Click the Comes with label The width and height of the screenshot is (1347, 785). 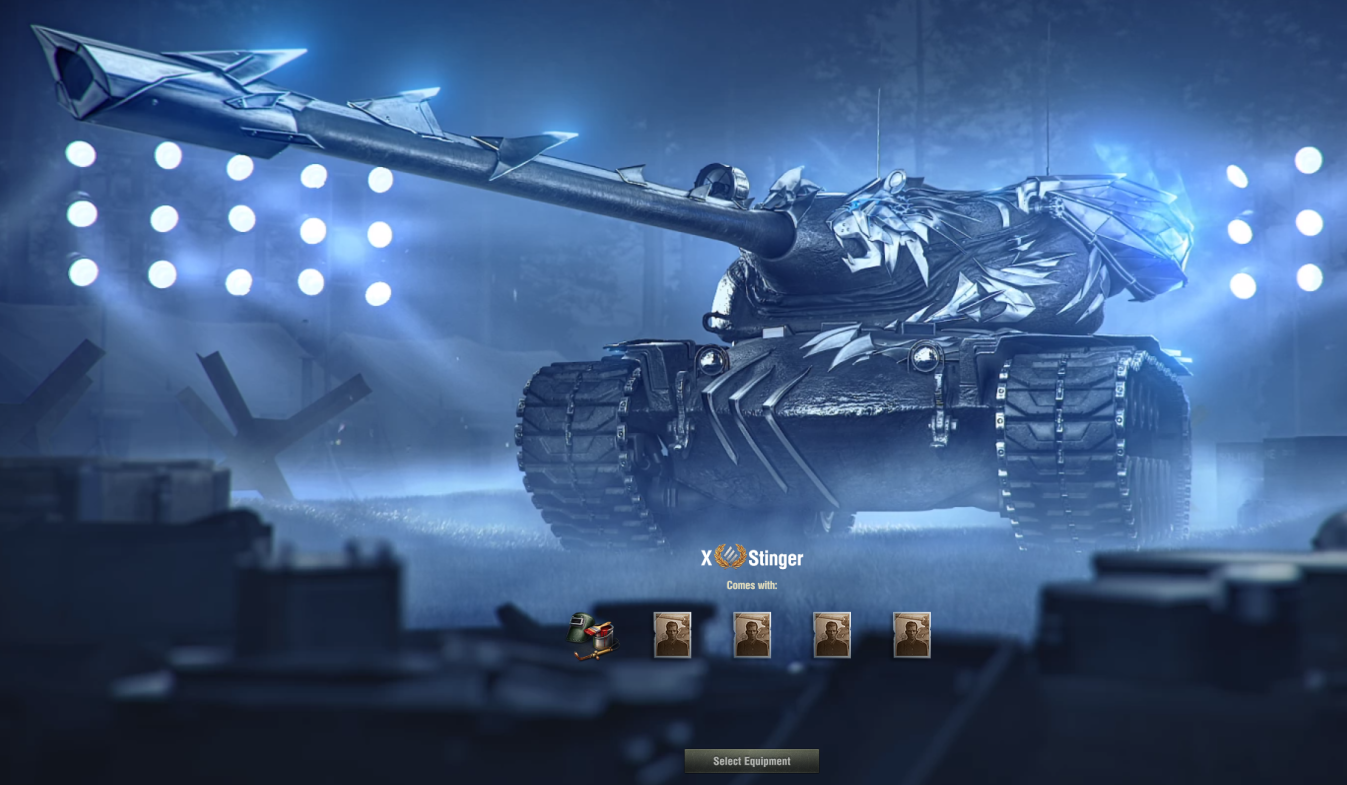click(751, 585)
